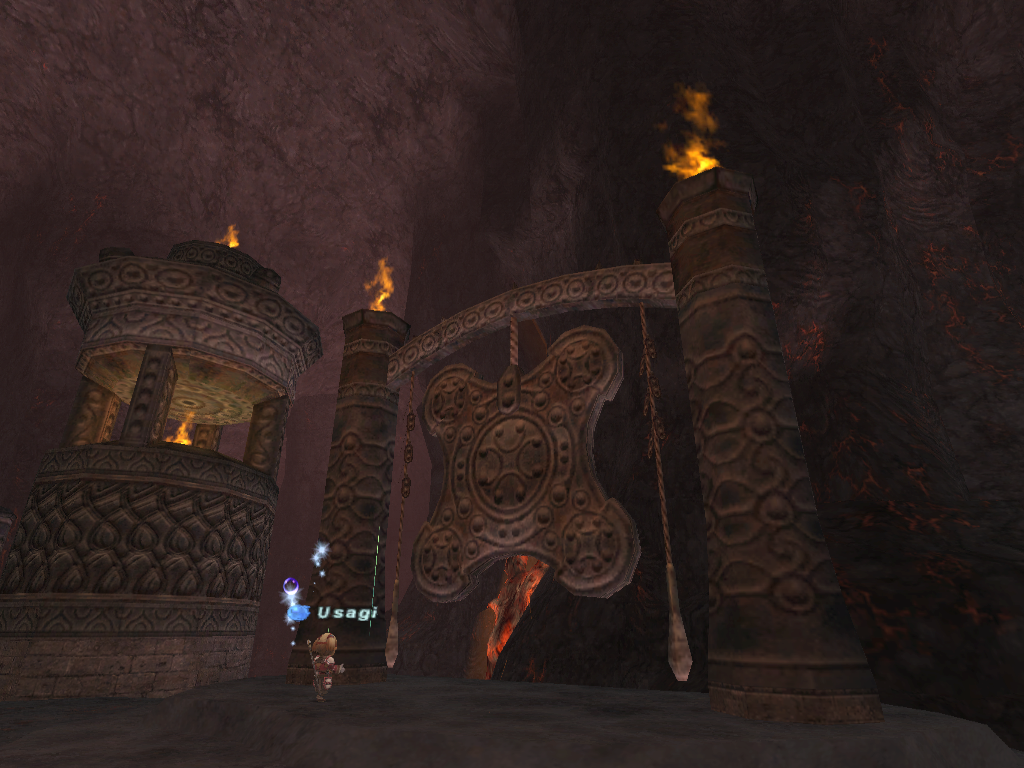Image resolution: width=1024 pixels, height=768 pixels.
Task: Select the Usagi player nameplate
Action: (345, 612)
